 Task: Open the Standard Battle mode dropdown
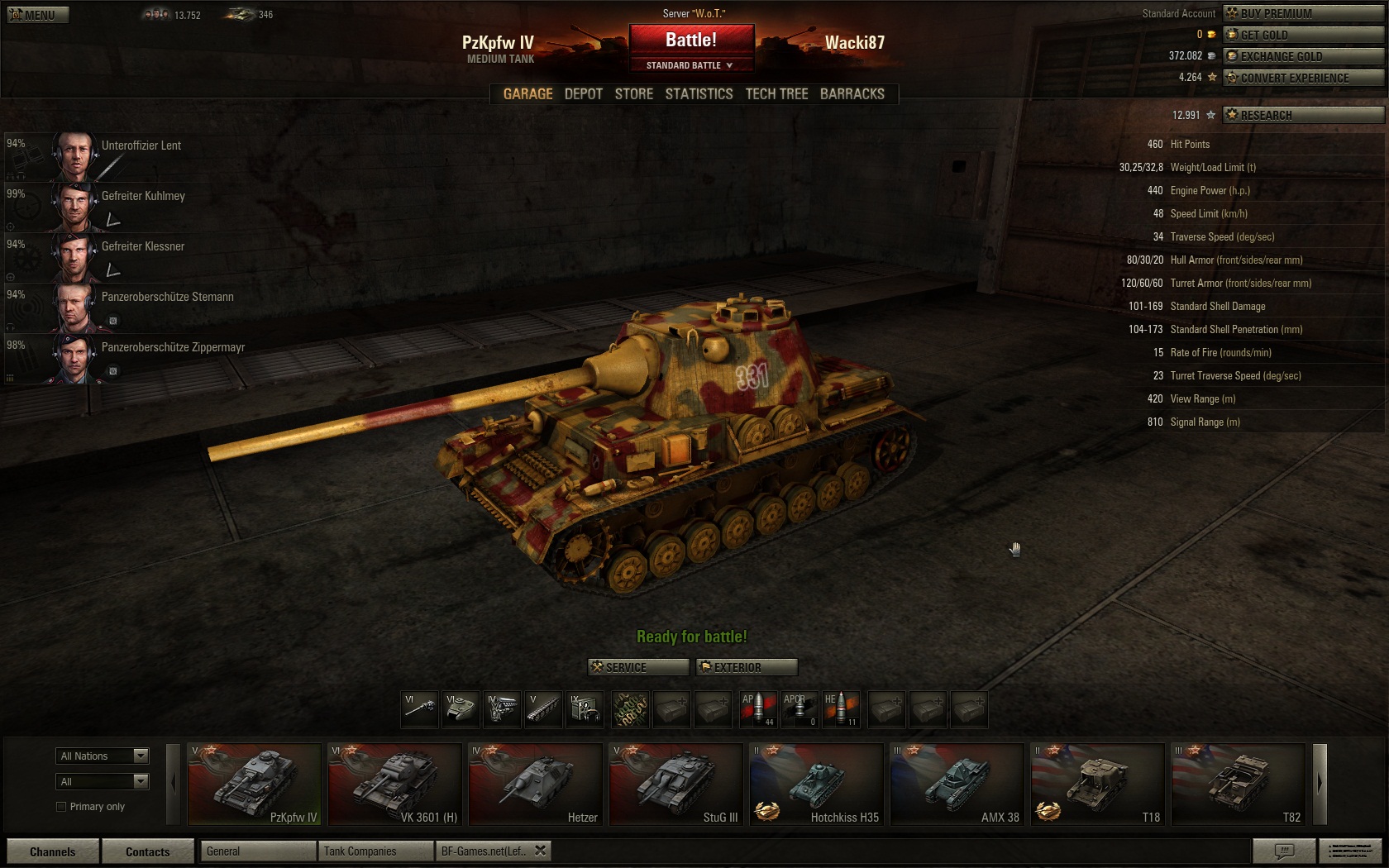click(690, 65)
